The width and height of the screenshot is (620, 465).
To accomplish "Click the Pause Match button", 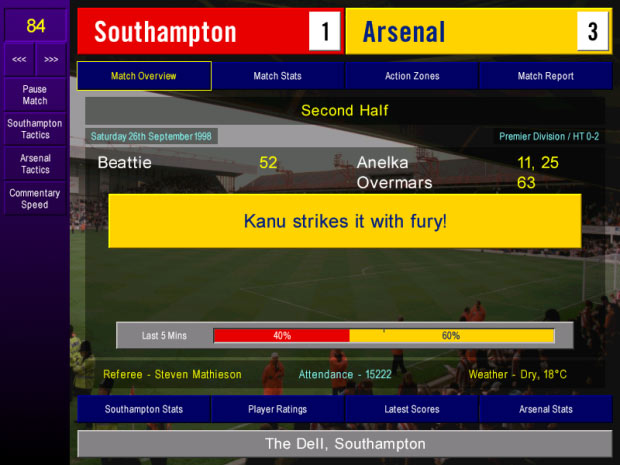I will click(35, 95).
